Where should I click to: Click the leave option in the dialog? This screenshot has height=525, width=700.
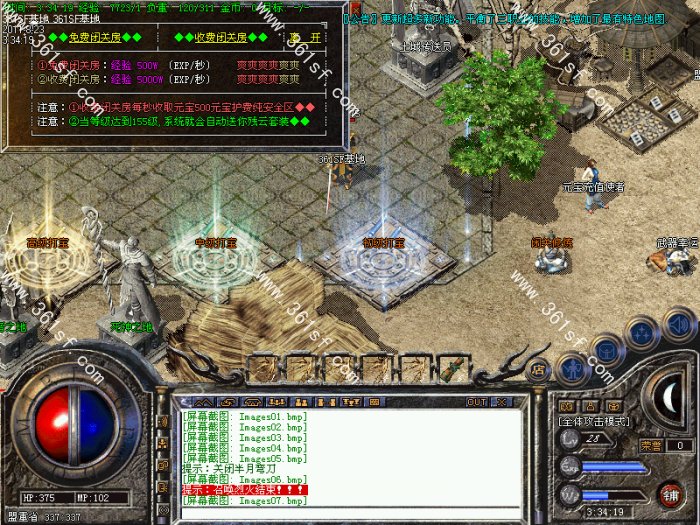[306, 38]
